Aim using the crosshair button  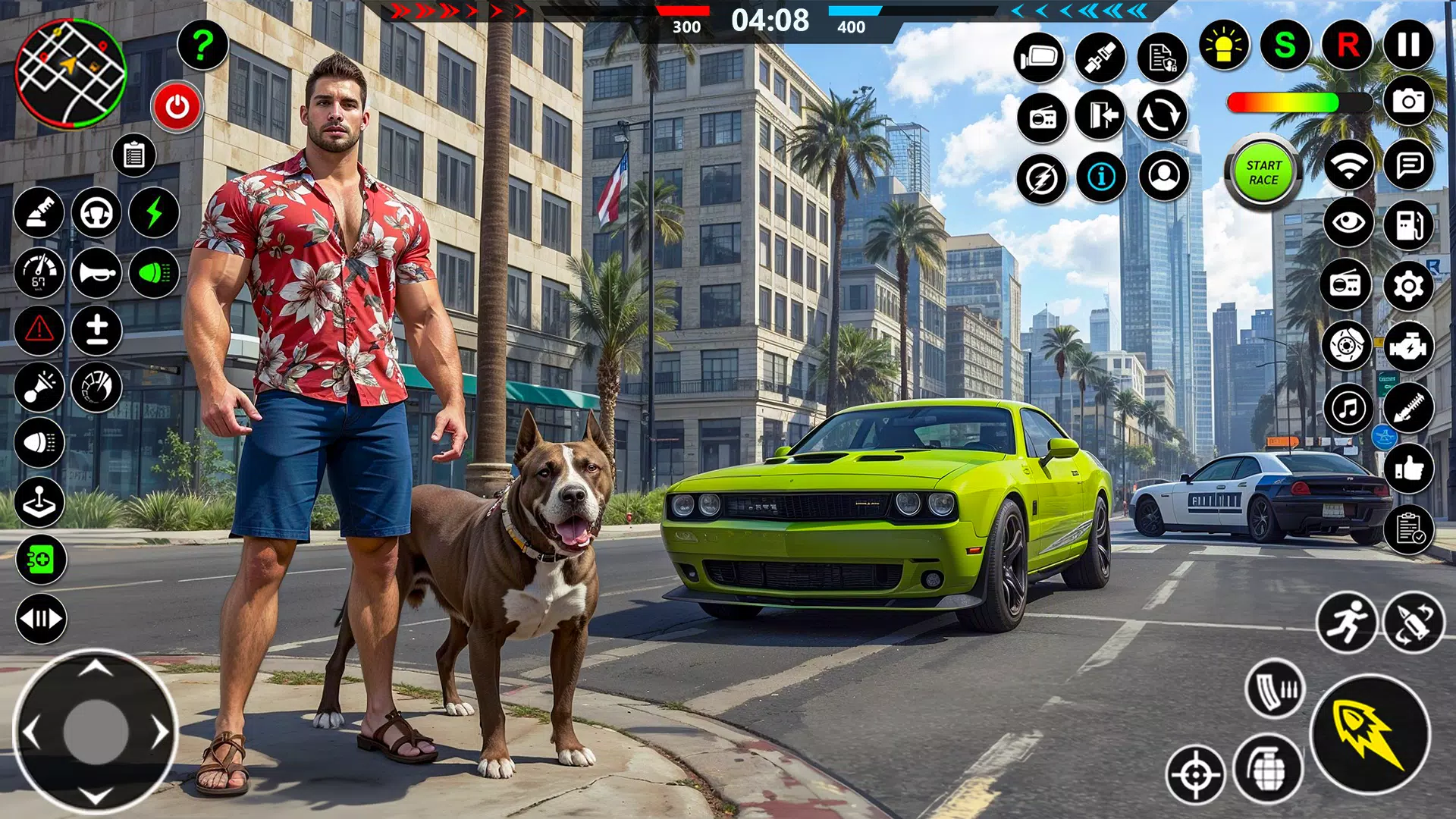click(x=1195, y=774)
